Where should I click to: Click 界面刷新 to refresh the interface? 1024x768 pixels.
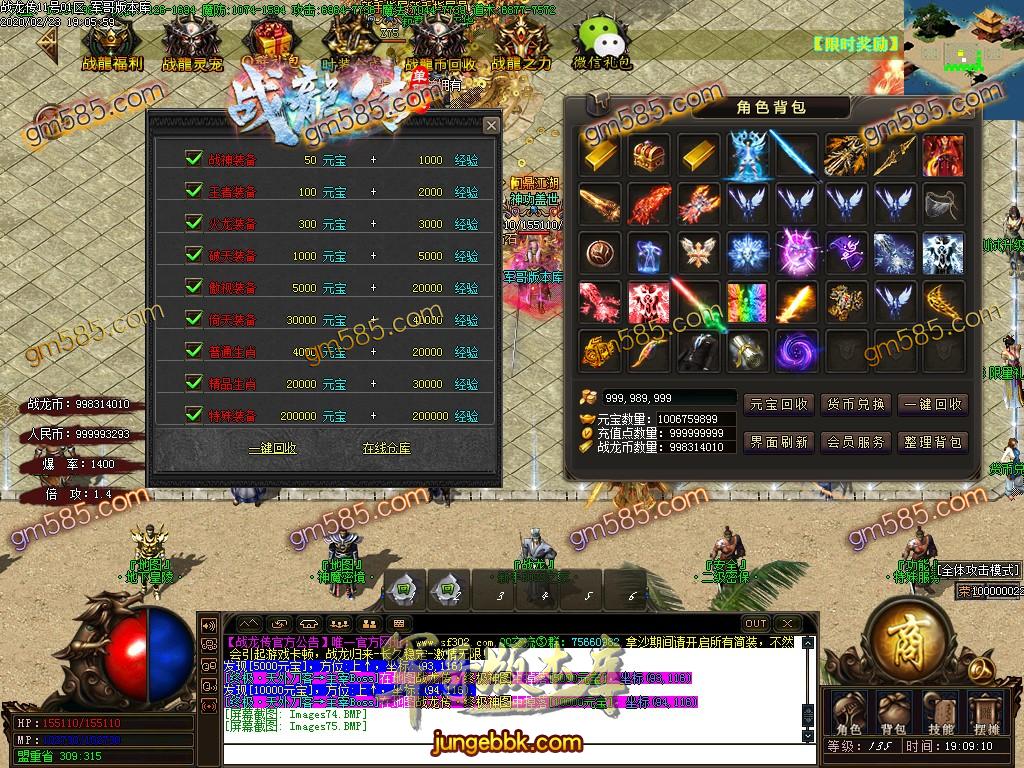pos(779,442)
